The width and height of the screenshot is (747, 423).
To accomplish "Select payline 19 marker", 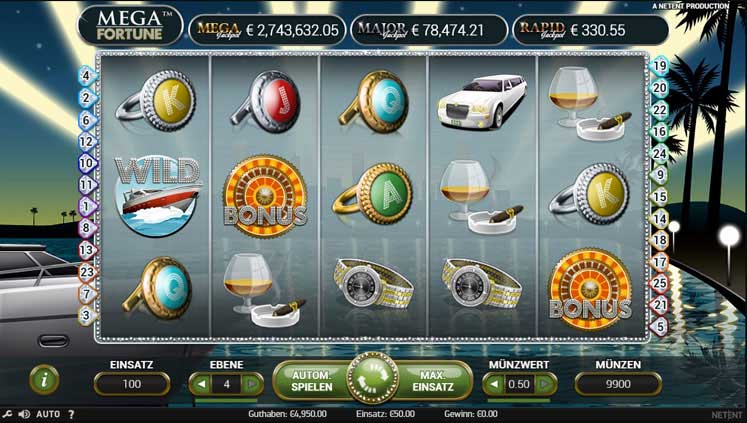I will pos(659,66).
